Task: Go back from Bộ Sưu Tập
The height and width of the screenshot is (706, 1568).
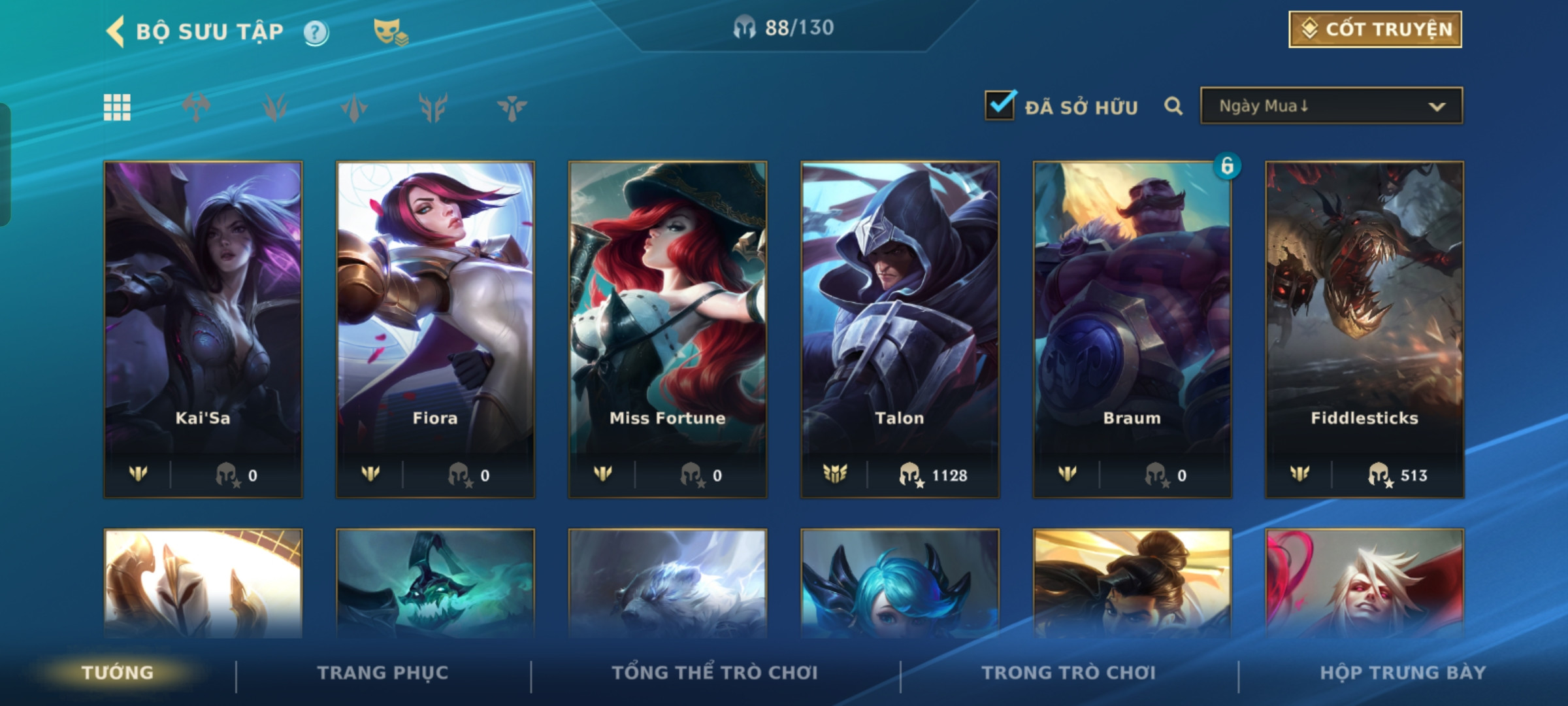Action: point(116,31)
